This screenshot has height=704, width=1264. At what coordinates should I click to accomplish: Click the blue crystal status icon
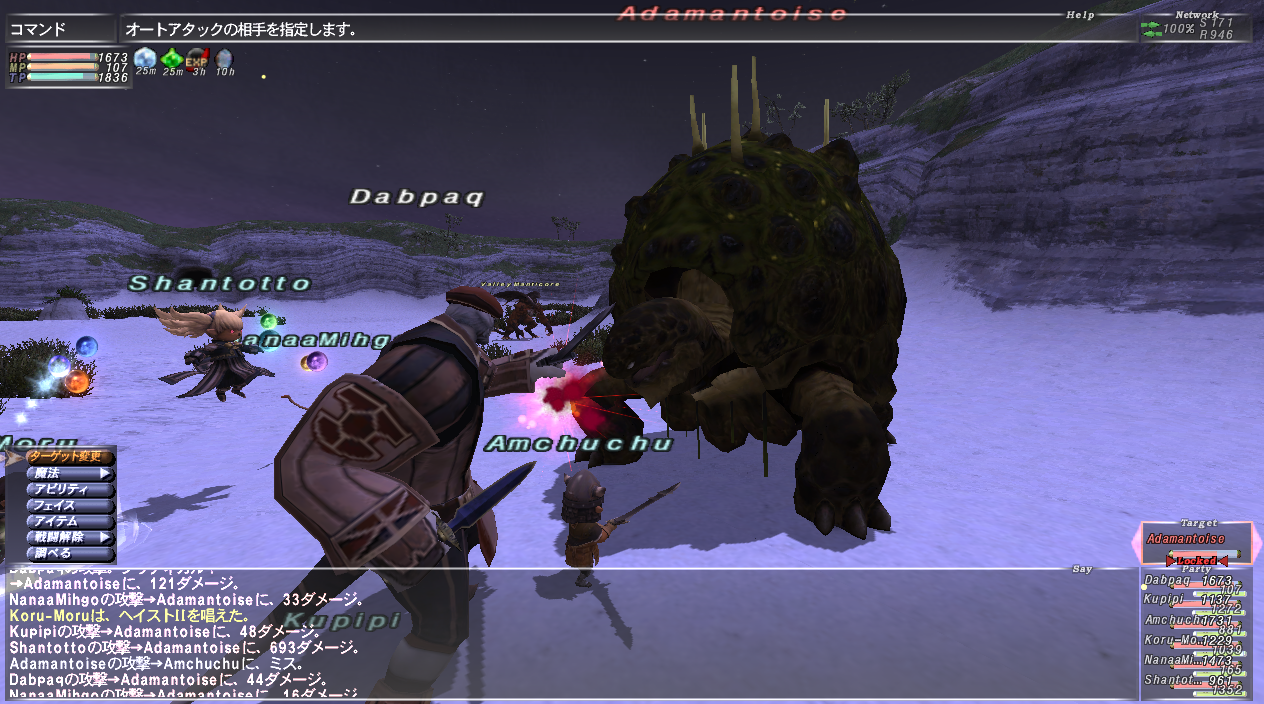(146, 57)
